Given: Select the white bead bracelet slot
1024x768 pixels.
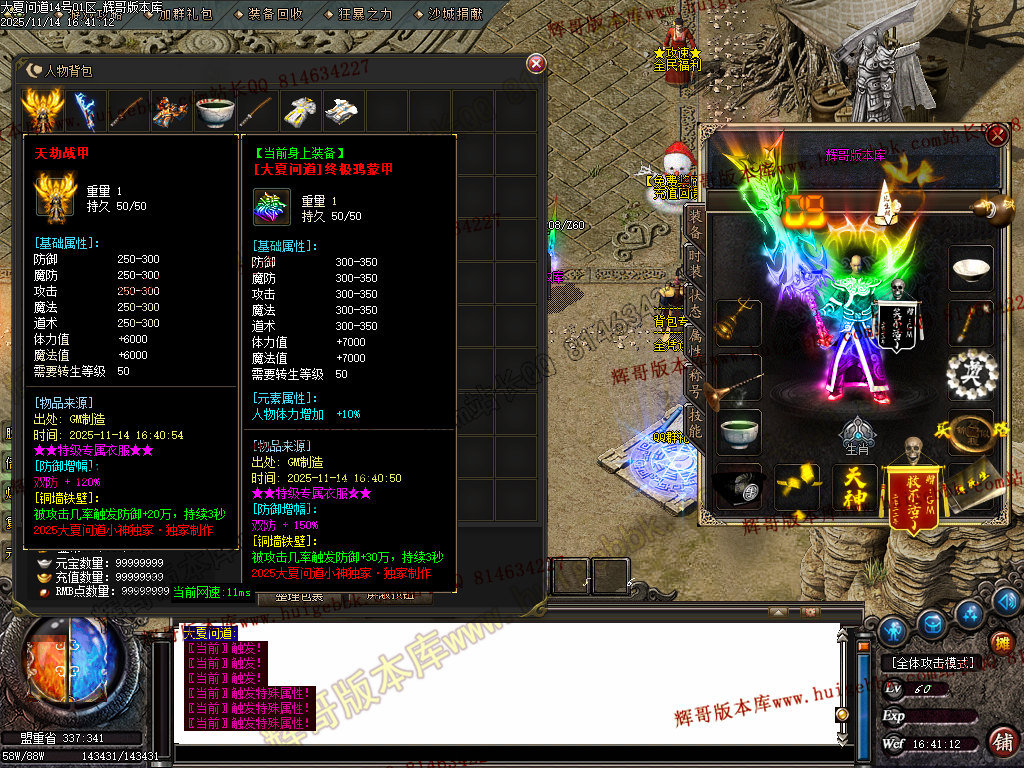Looking at the screenshot, I should (x=969, y=375).
